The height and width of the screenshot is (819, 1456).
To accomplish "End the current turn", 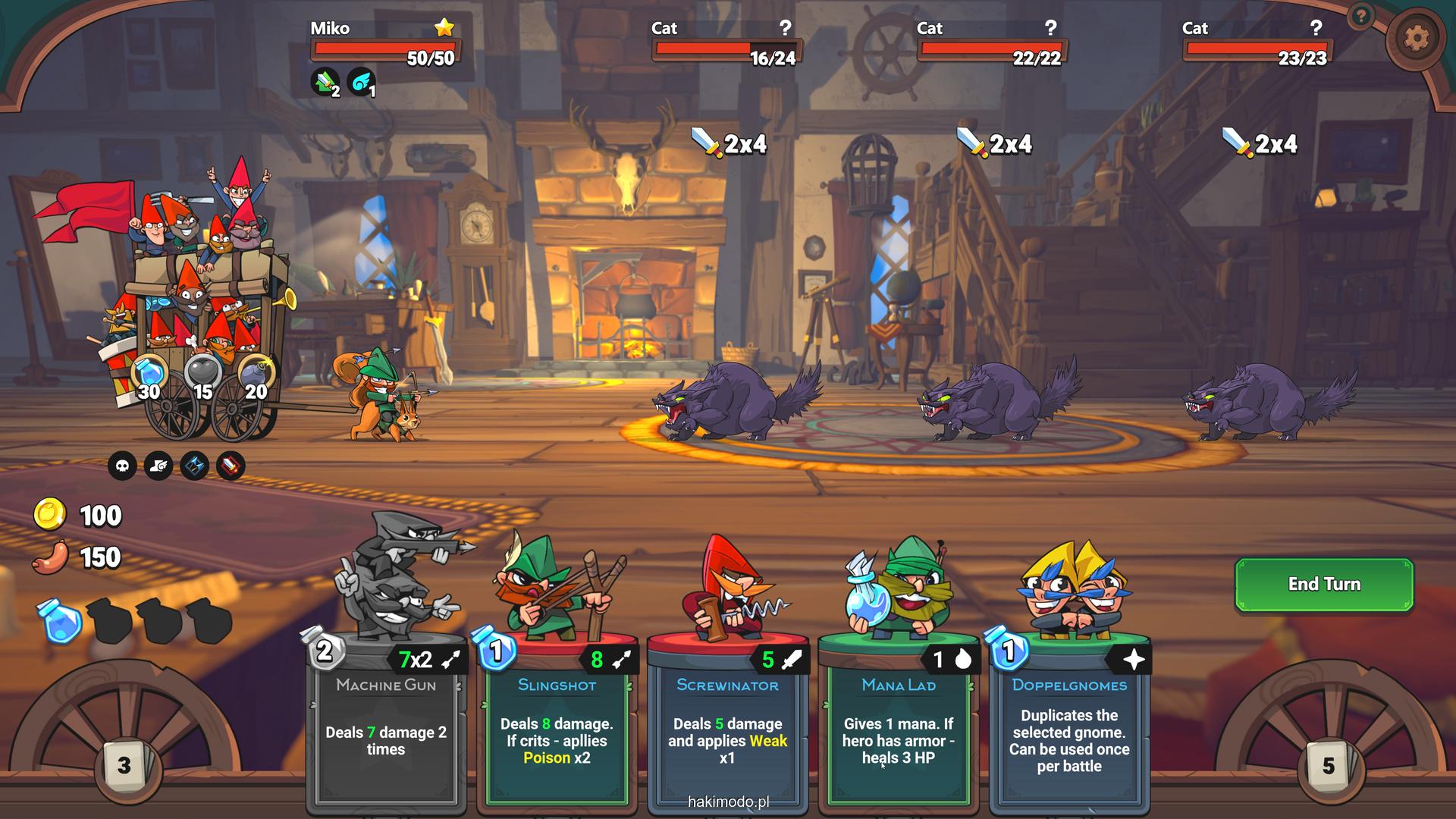I will point(1324,585).
